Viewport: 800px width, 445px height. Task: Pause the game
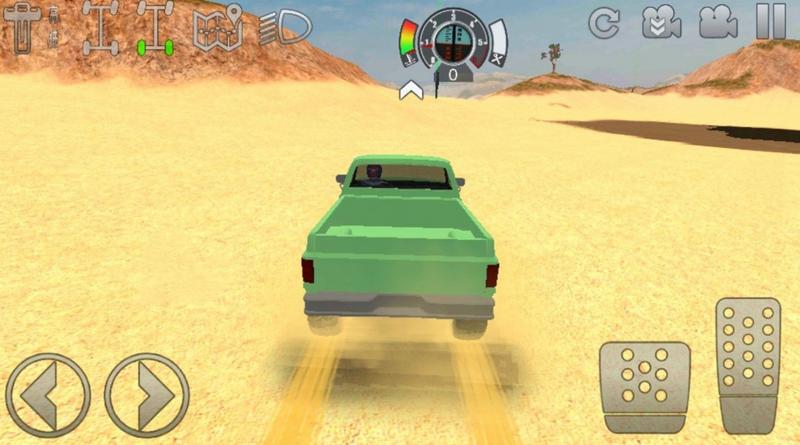pos(770,22)
